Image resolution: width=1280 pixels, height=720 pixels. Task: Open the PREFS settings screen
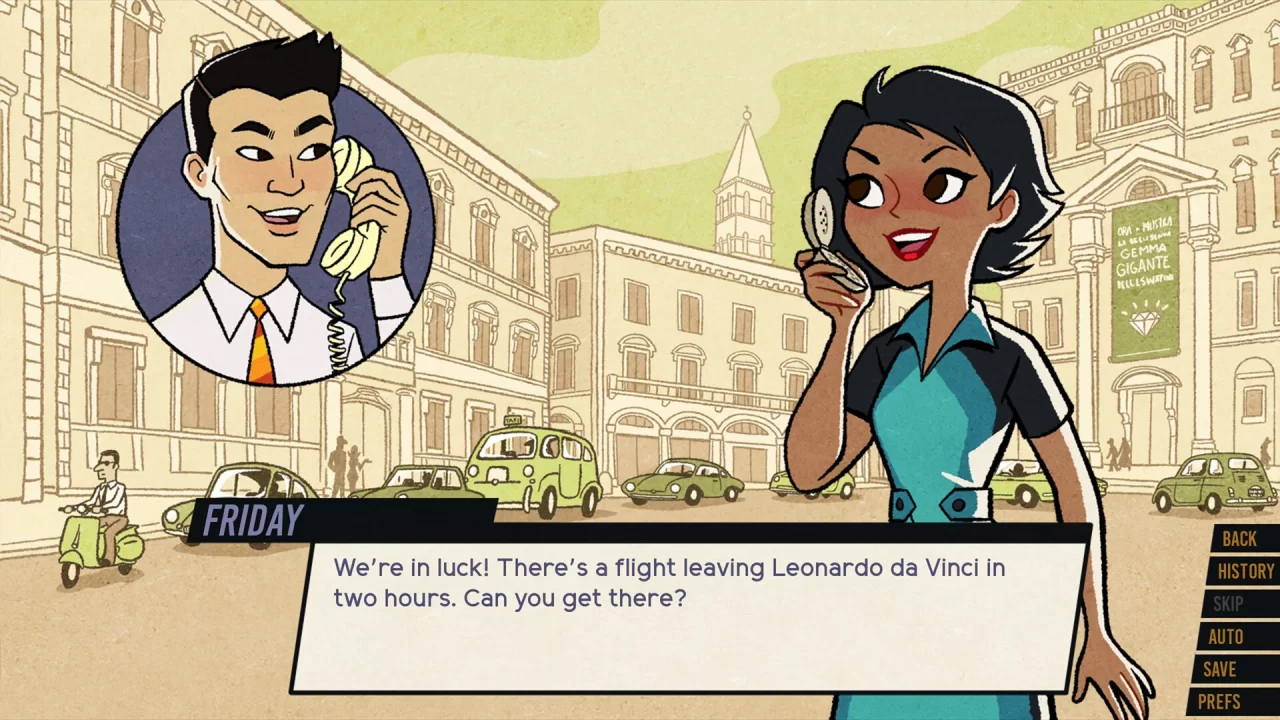pos(1239,701)
